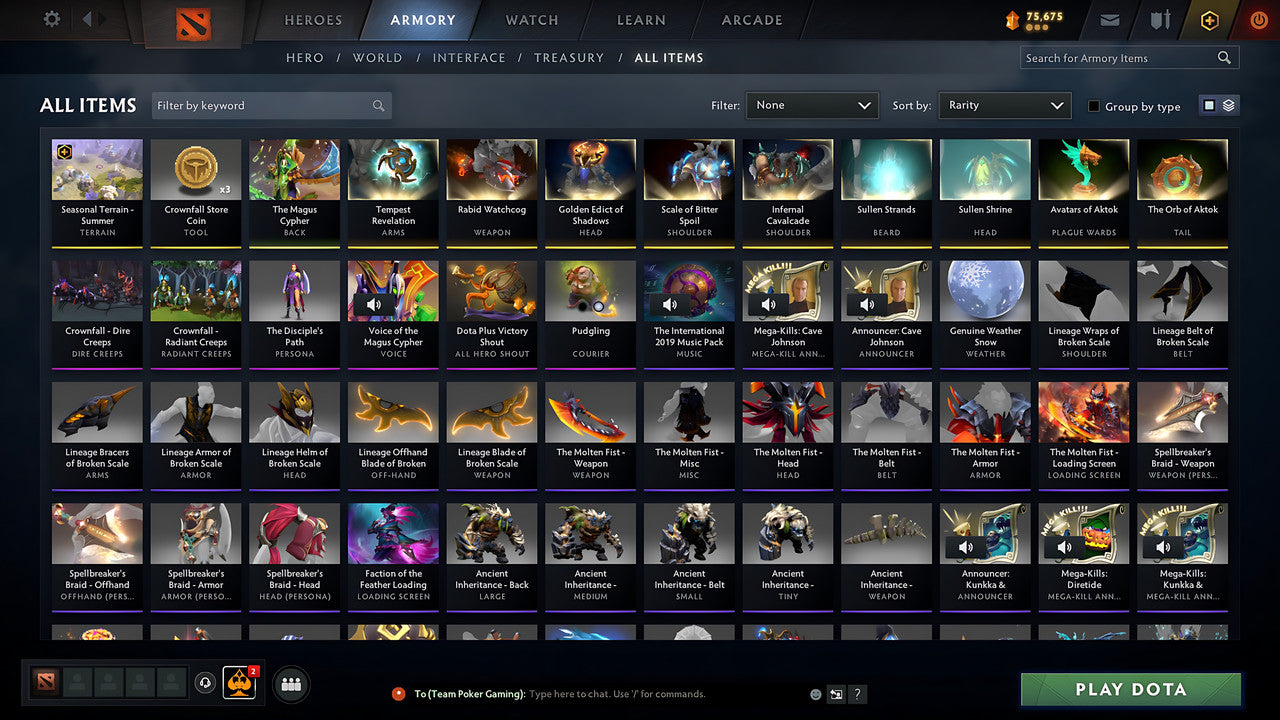Viewport: 1280px width, 720px height.
Task: Click the Dota 2 logo
Action: 196,20
